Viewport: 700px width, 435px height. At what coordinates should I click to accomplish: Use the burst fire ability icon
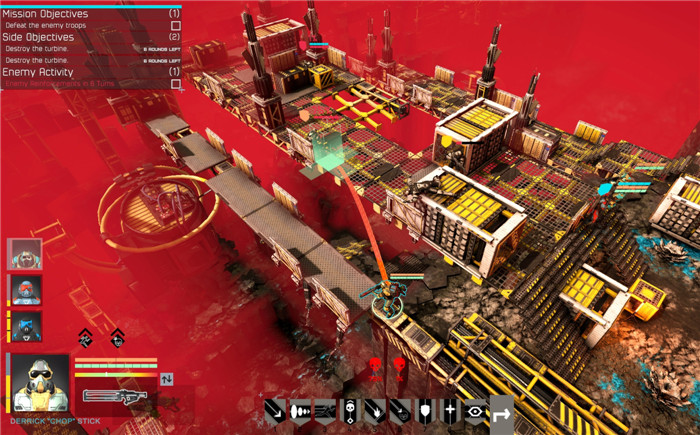[301, 410]
